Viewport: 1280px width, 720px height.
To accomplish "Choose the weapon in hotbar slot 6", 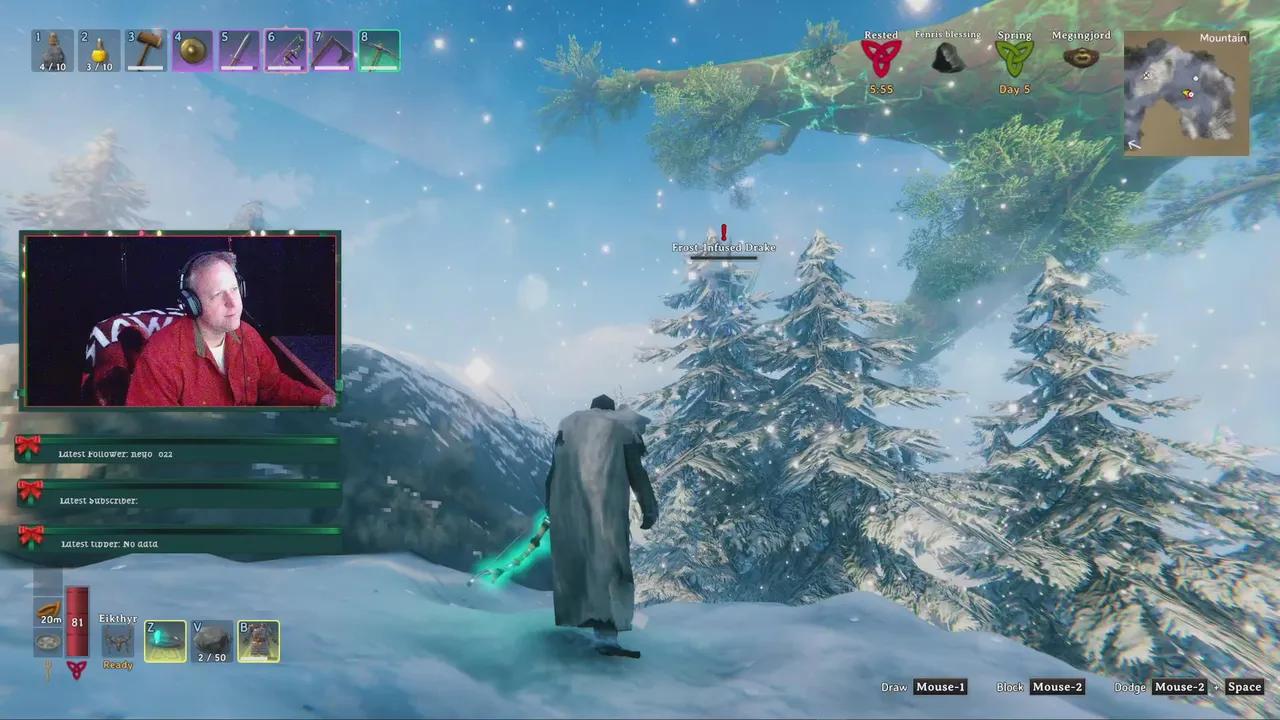I will pos(286,51).
